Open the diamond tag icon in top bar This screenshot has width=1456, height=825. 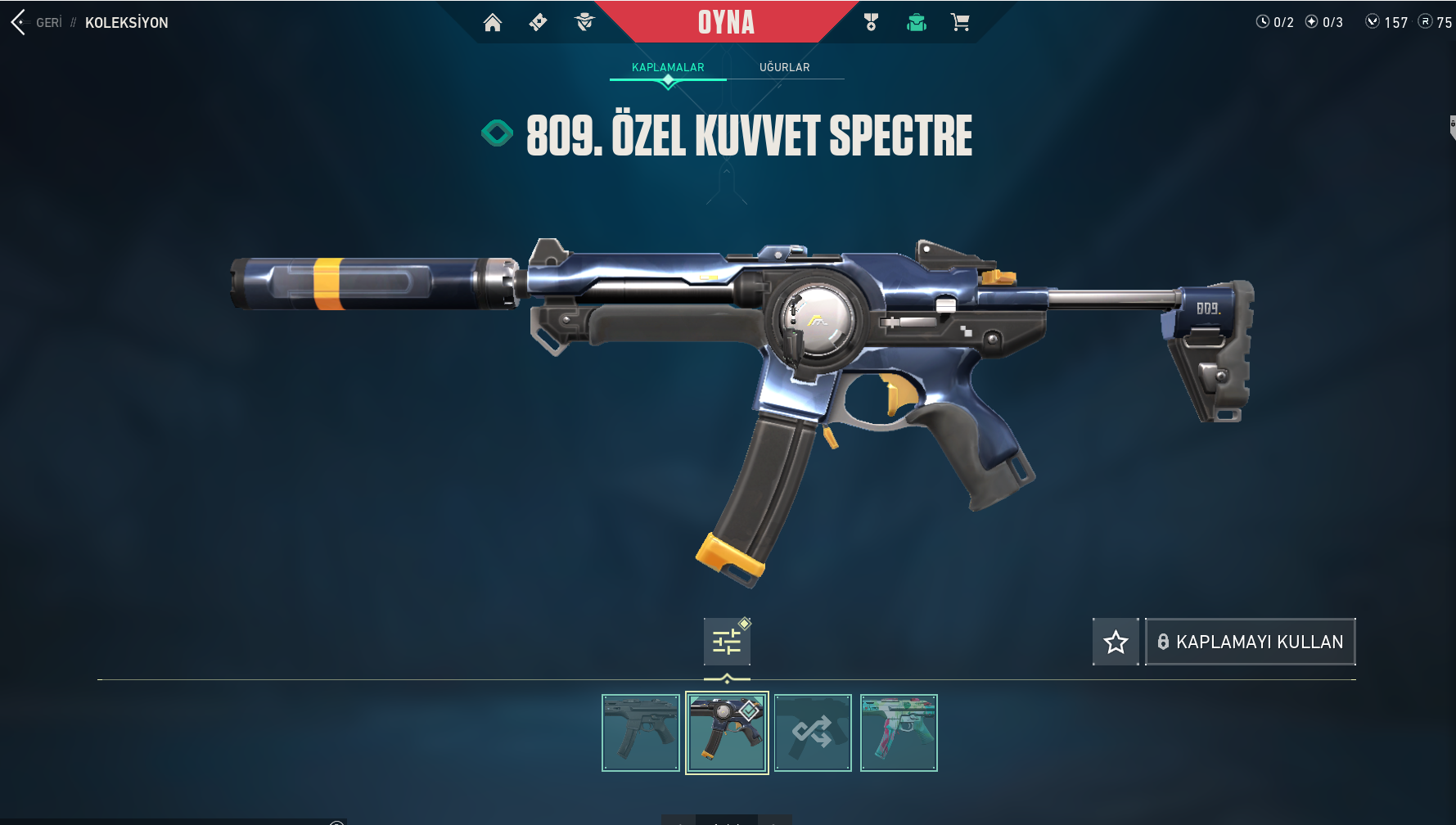tap(538, 22)
